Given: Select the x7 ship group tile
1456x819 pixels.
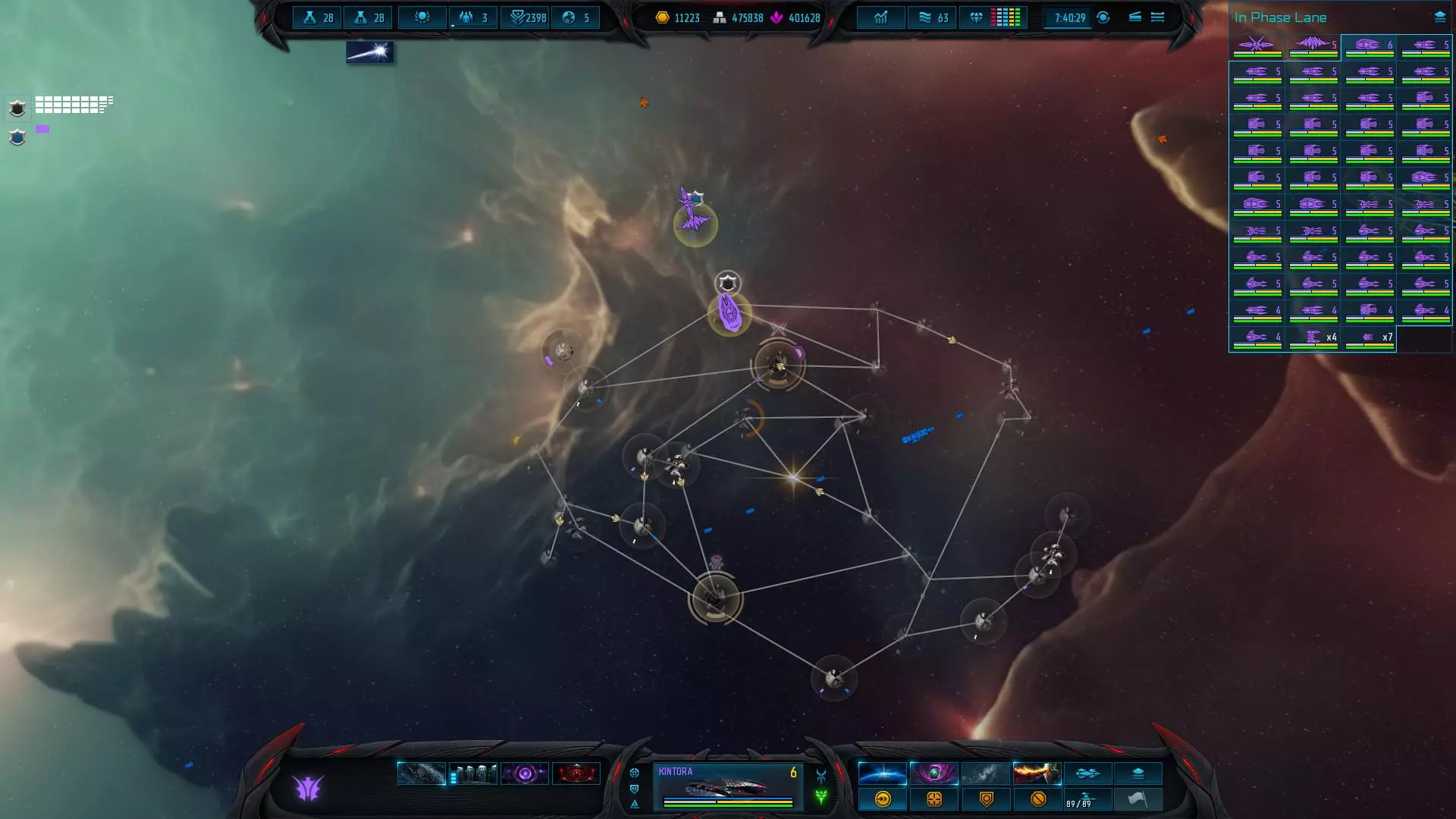Looking at the screenshot, I should [x=1369, y=338].
